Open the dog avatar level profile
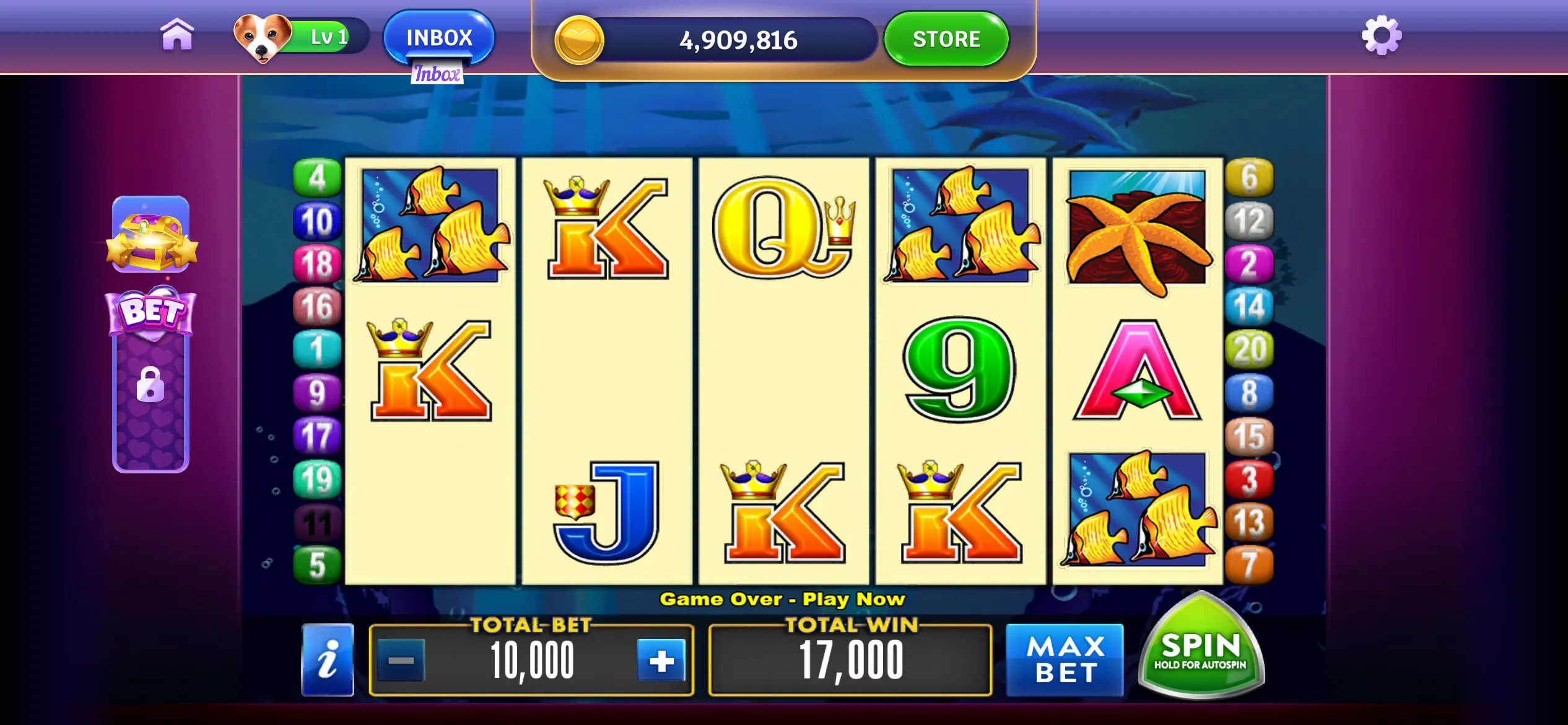Viewport: 1568px width, 725px height. (263, 37)
